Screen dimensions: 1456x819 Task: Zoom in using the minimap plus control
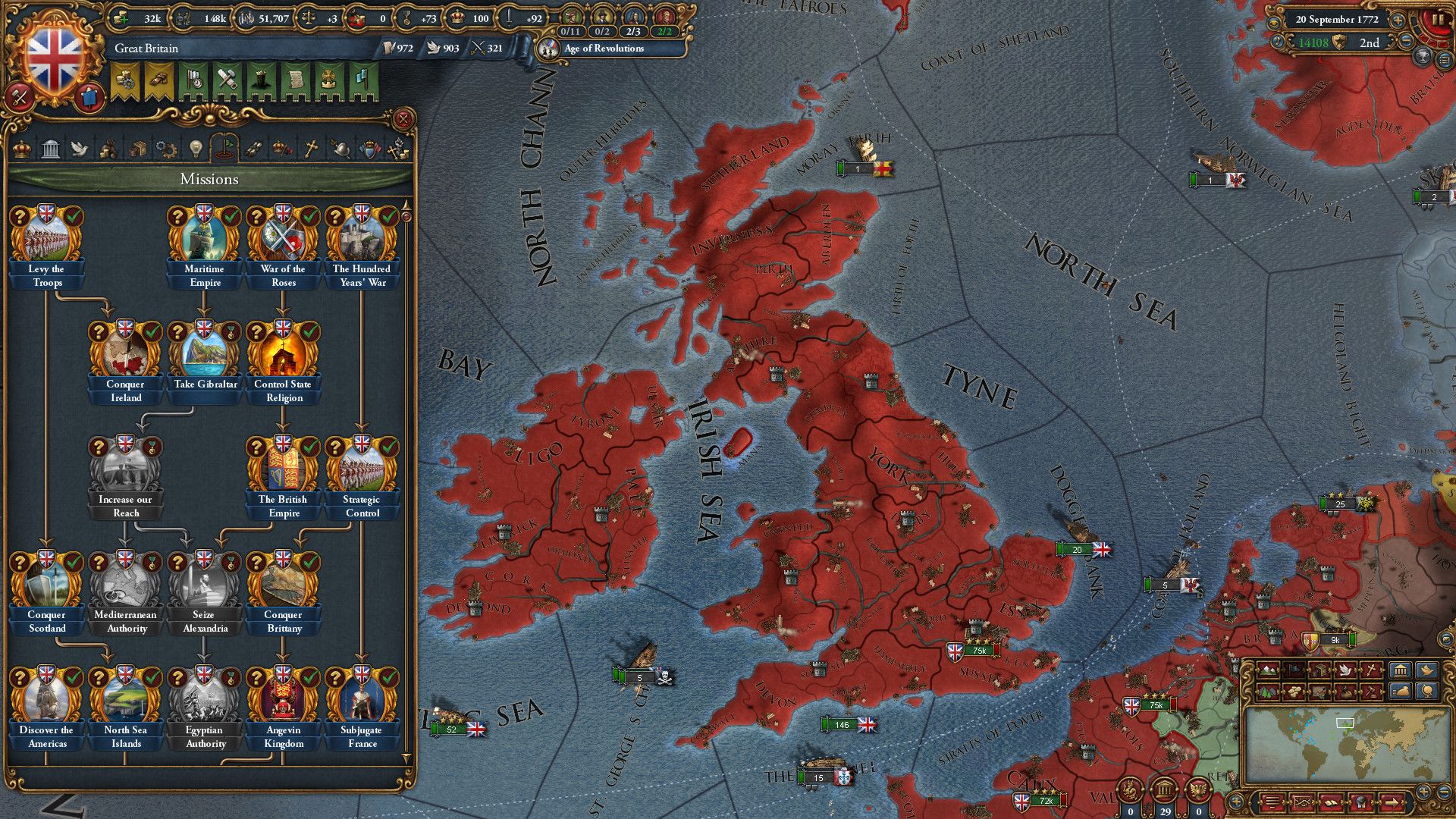point(1424,793)
